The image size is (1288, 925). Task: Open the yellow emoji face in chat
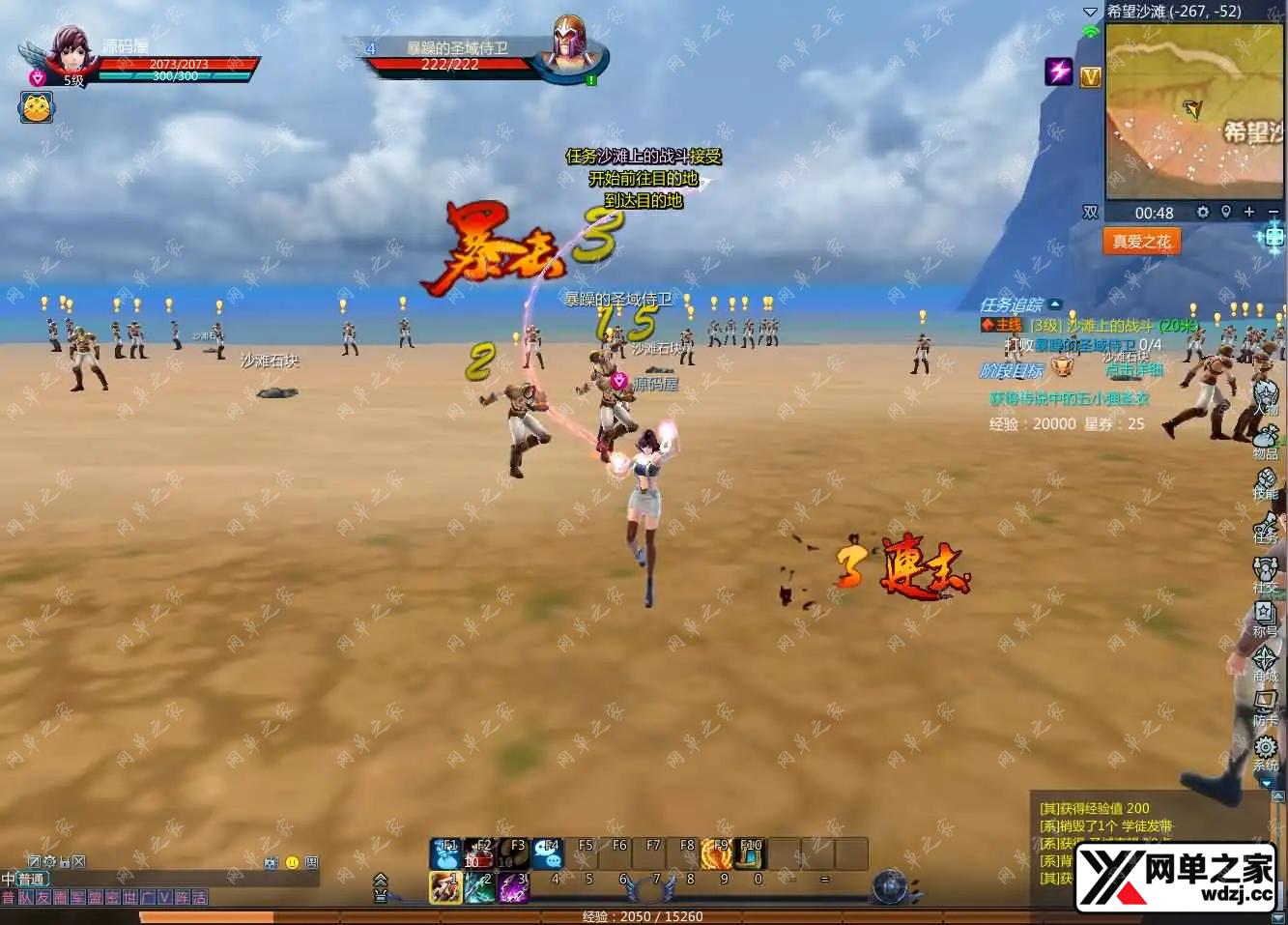pos(292,862)
